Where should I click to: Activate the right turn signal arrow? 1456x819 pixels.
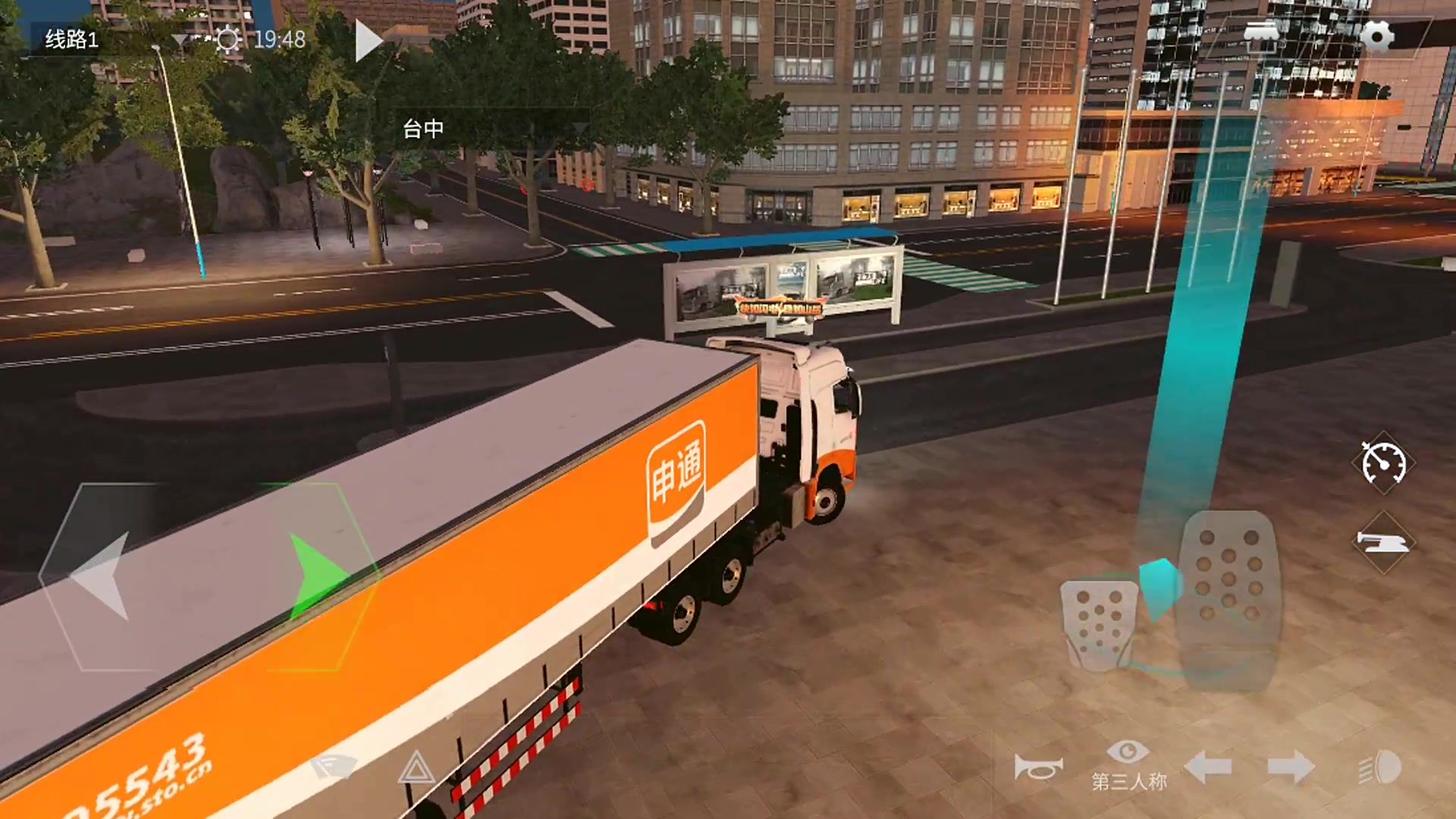(x=1291, y=767)
